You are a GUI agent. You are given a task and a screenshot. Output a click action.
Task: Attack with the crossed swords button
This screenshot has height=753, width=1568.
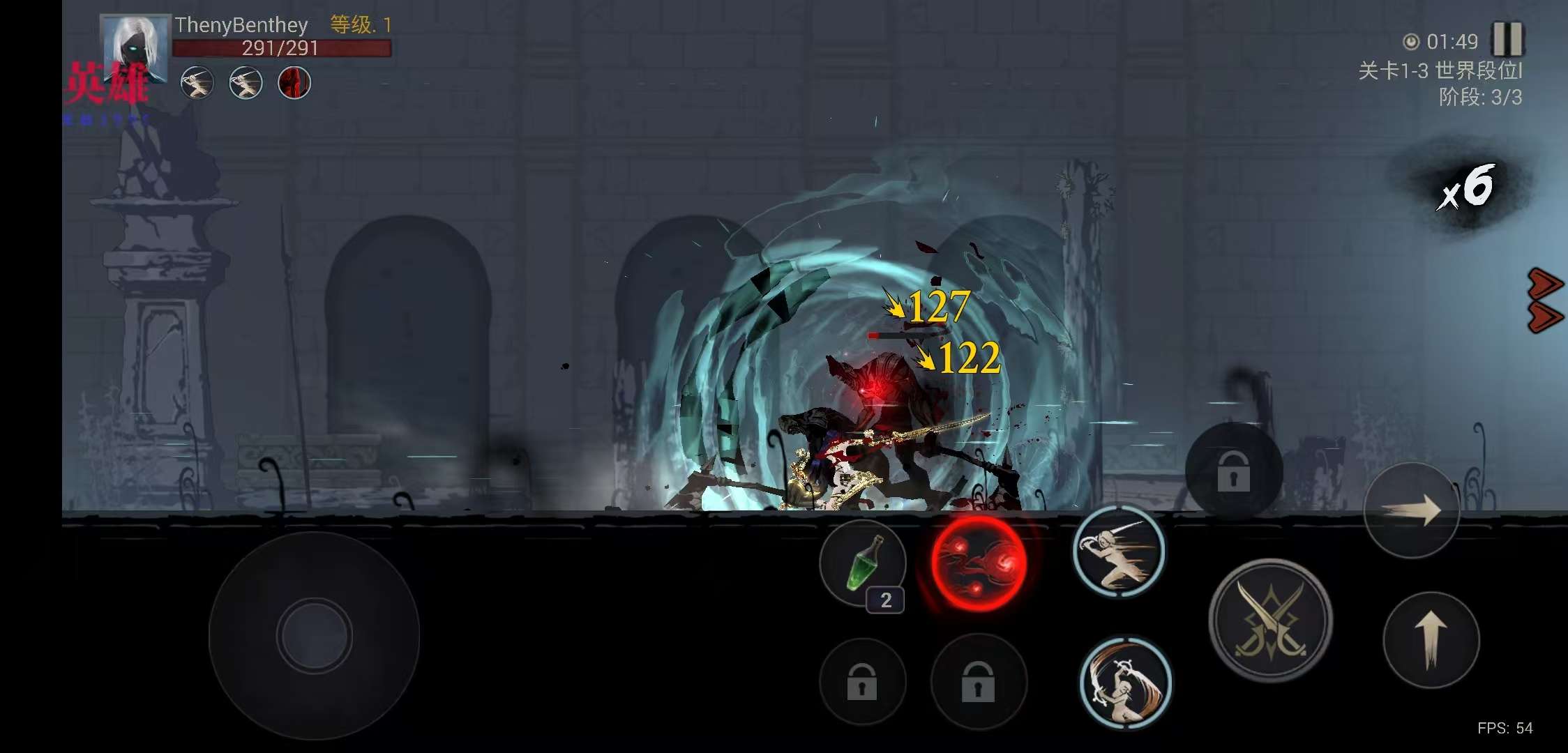[x=1270, y=620]
